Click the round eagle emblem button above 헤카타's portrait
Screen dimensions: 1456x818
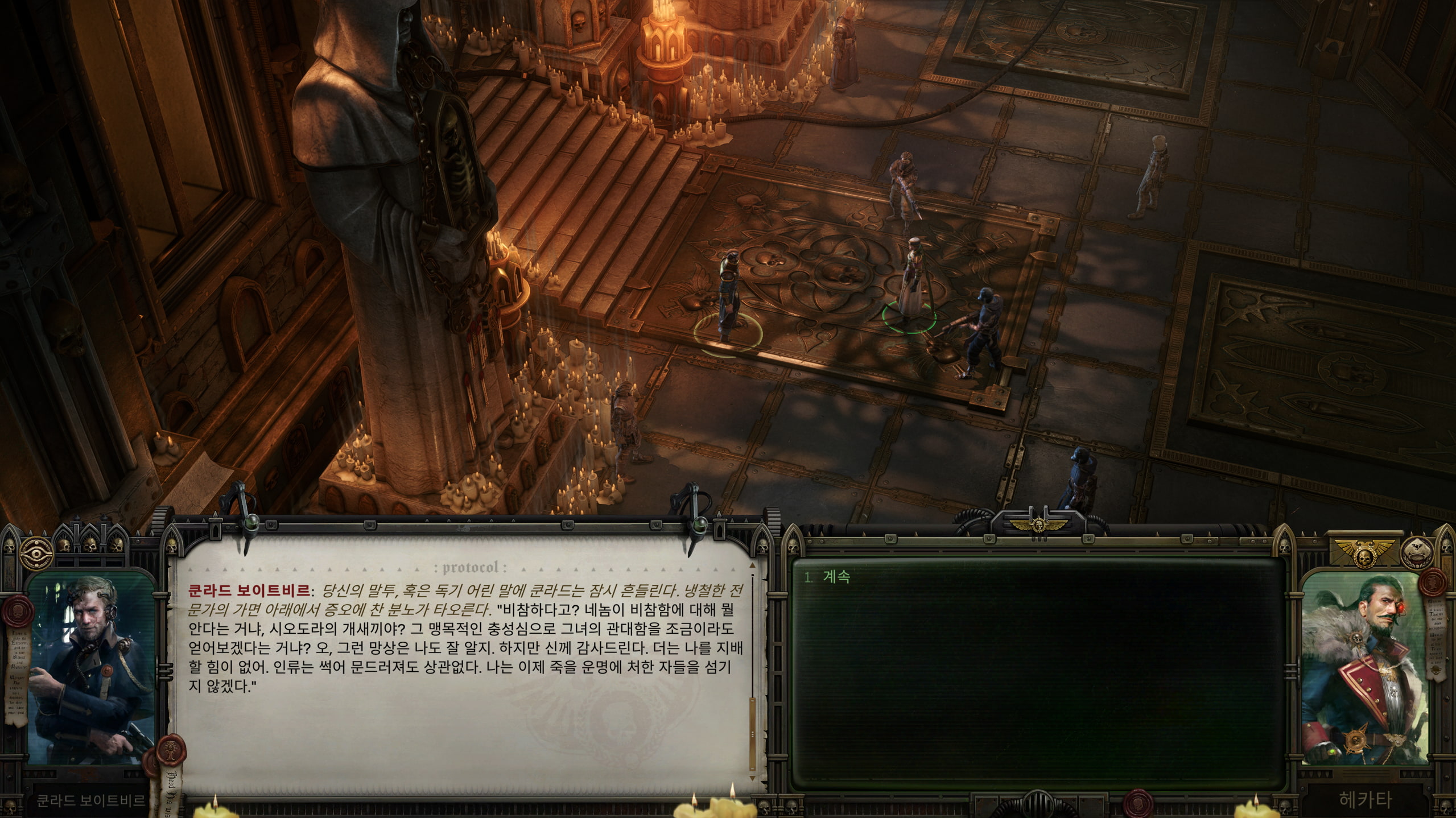point(1416,552)
